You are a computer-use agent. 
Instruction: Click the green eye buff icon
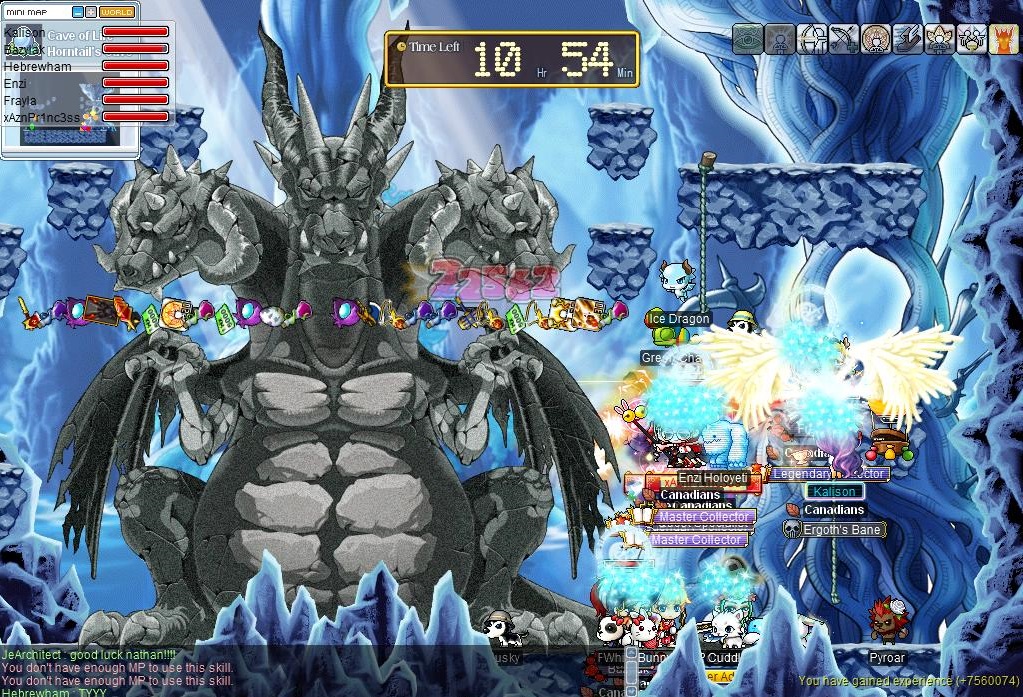click(747, 38)
